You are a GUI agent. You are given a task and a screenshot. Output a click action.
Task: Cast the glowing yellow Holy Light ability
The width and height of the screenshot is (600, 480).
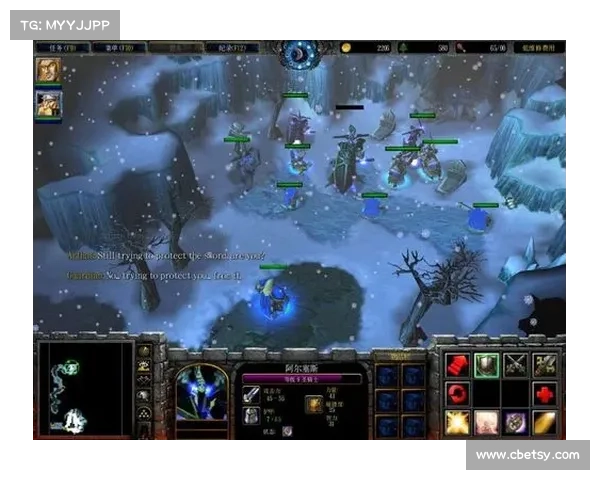(x=457, y=422)
